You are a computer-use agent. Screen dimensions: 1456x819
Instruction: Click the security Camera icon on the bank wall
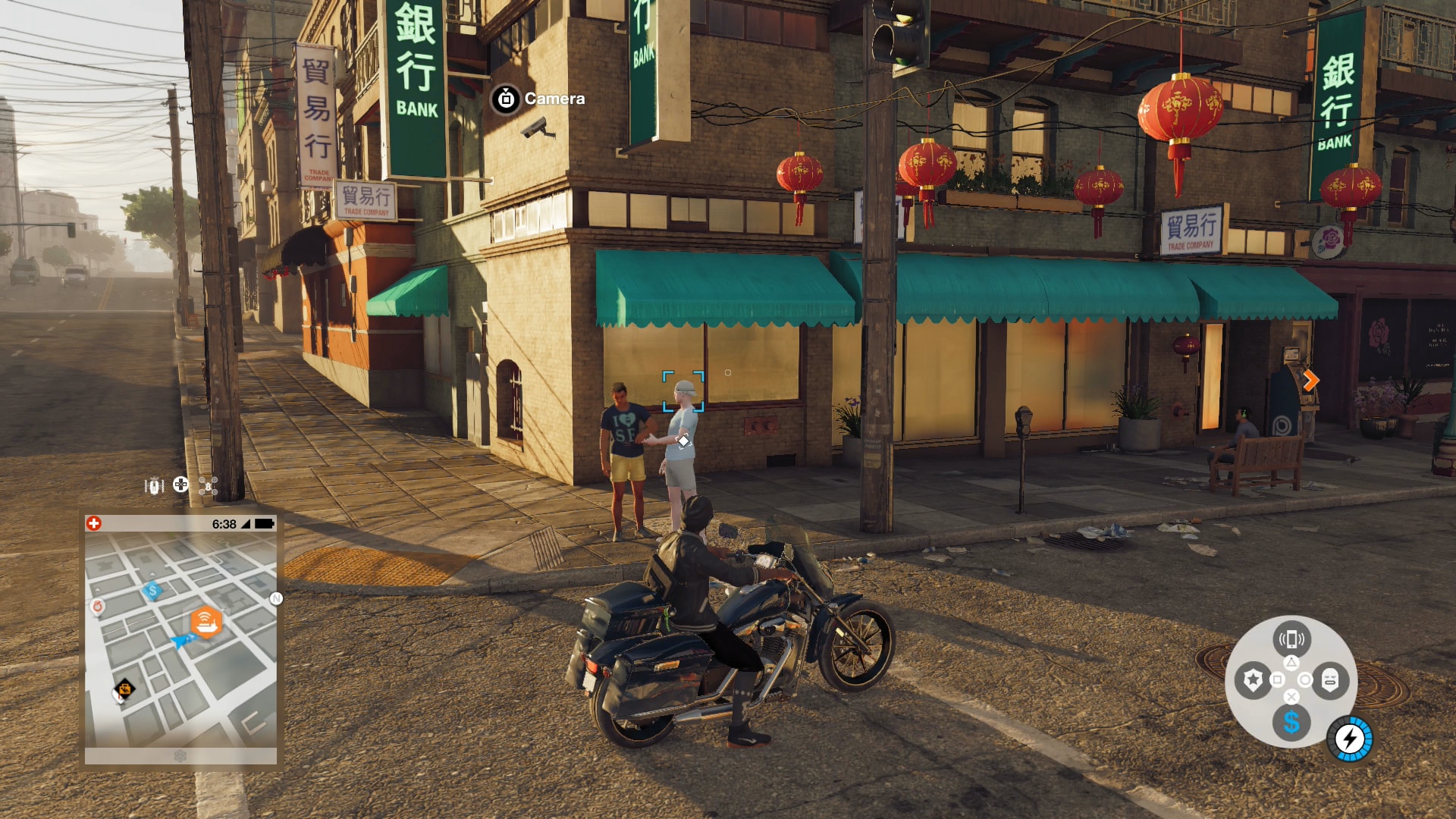pos(507,99)
